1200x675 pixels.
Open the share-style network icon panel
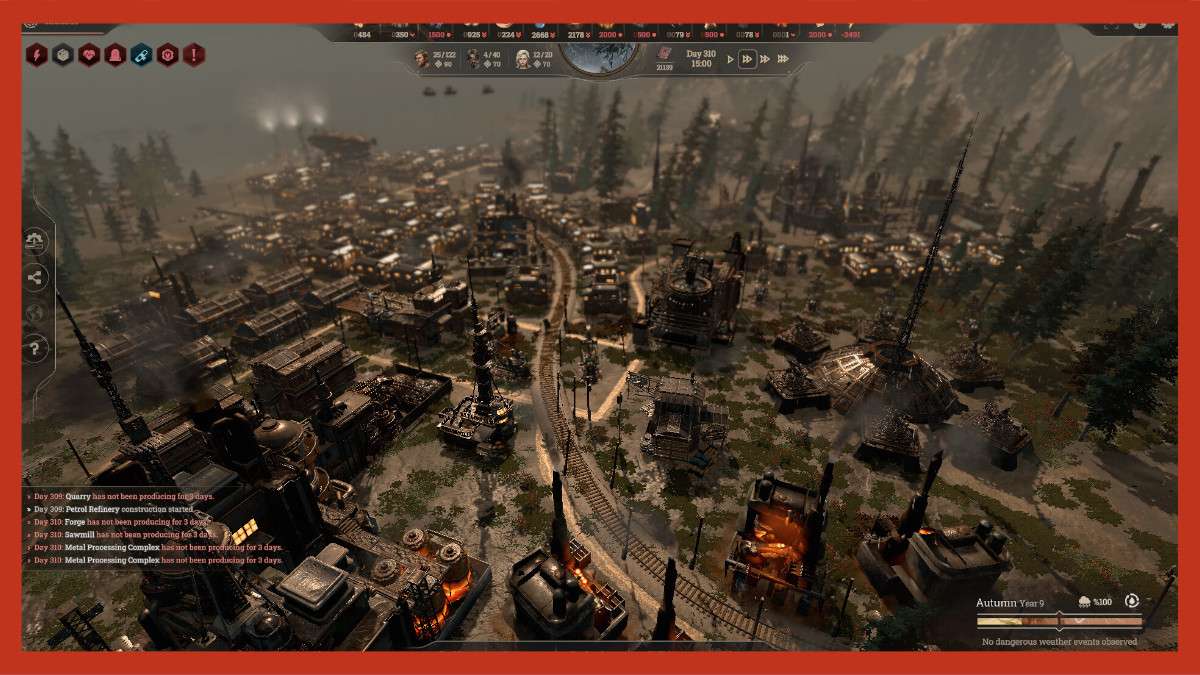pos(35,277)
